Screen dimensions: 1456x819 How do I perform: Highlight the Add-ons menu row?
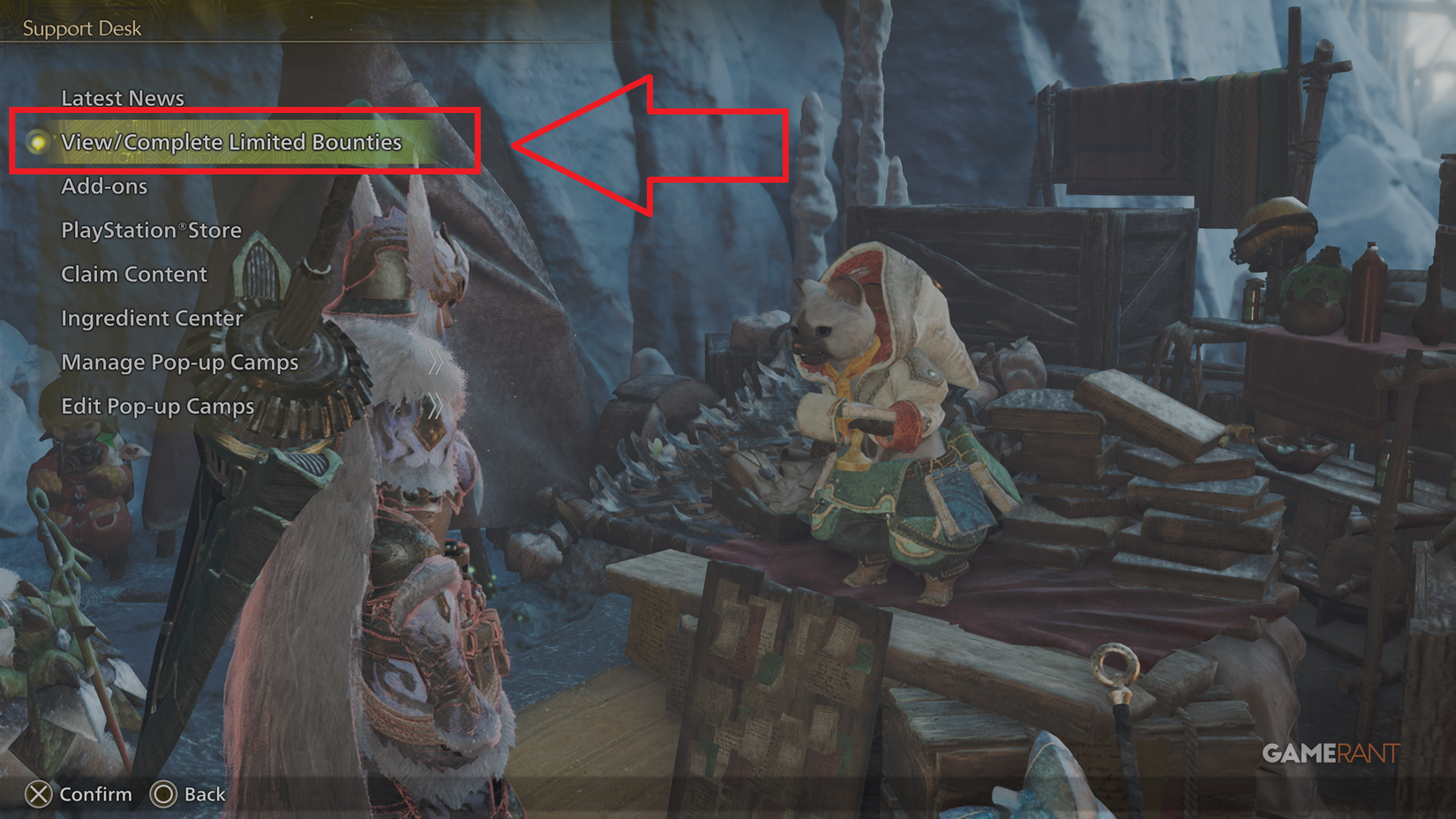[x=104, y=186]
